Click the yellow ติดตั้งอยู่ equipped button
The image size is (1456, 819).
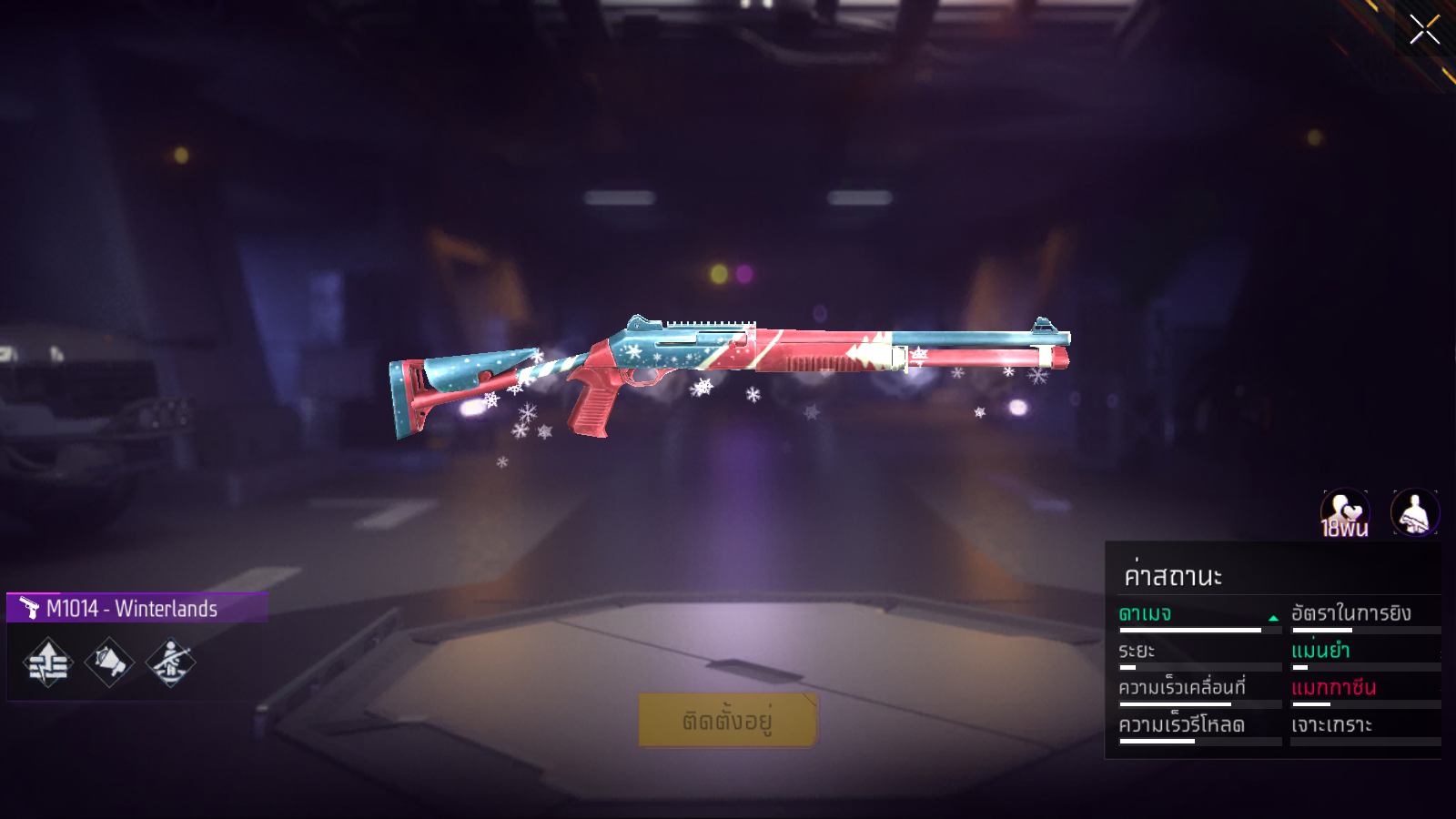pyautogui.click(x=727, y=720)
